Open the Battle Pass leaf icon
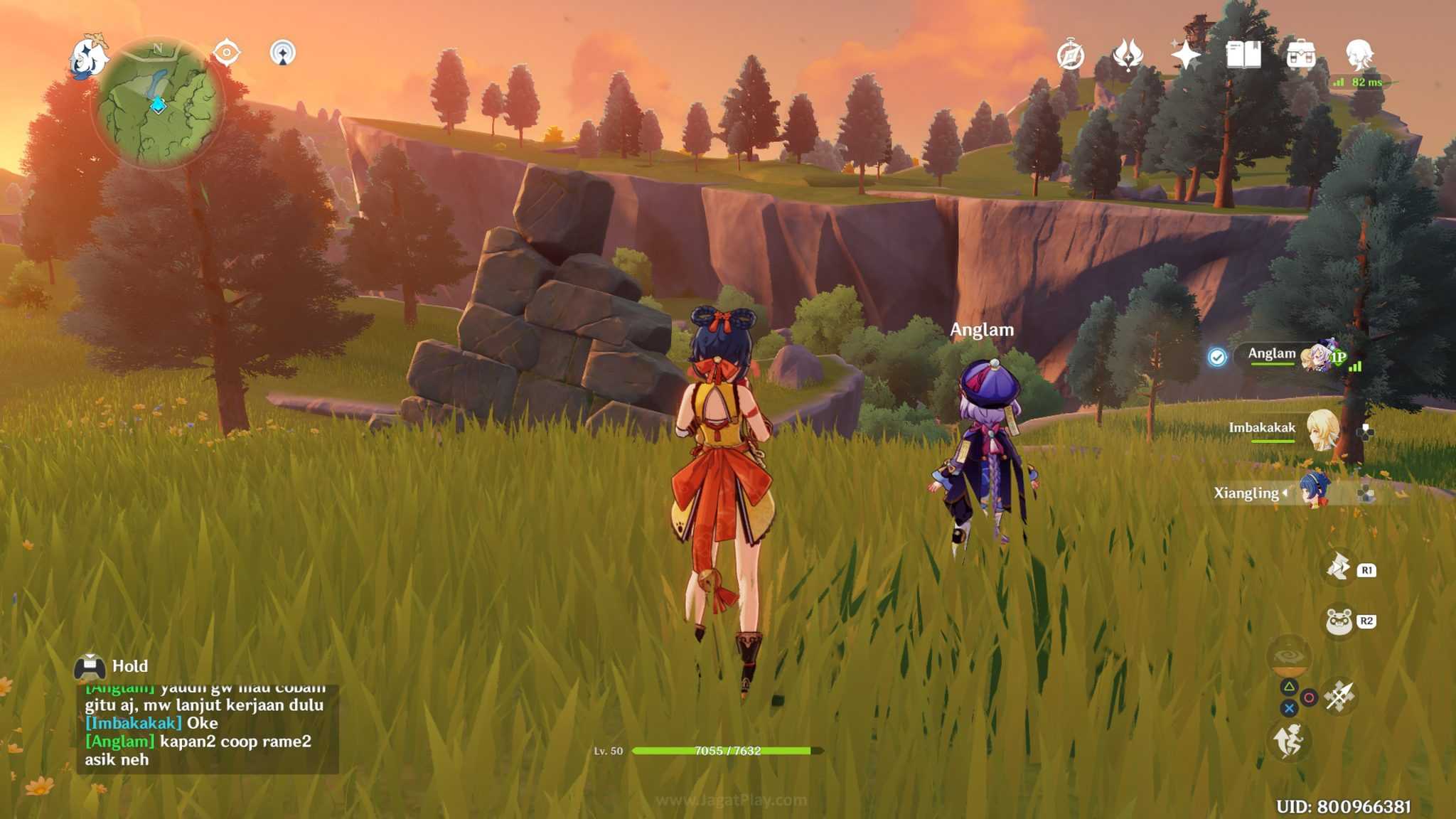 [x=1128, y=55]
